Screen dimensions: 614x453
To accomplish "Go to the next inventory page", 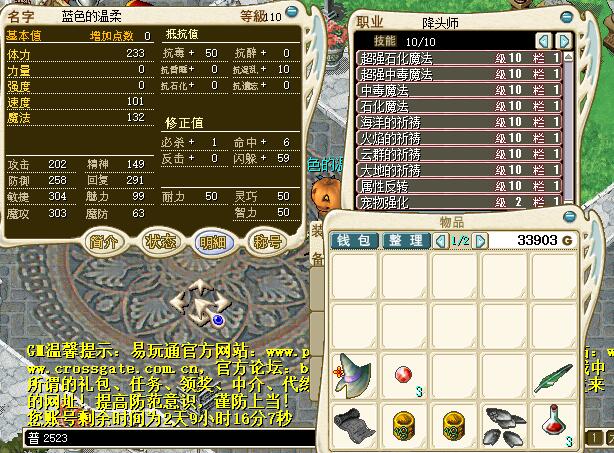I will coord(481,241).
